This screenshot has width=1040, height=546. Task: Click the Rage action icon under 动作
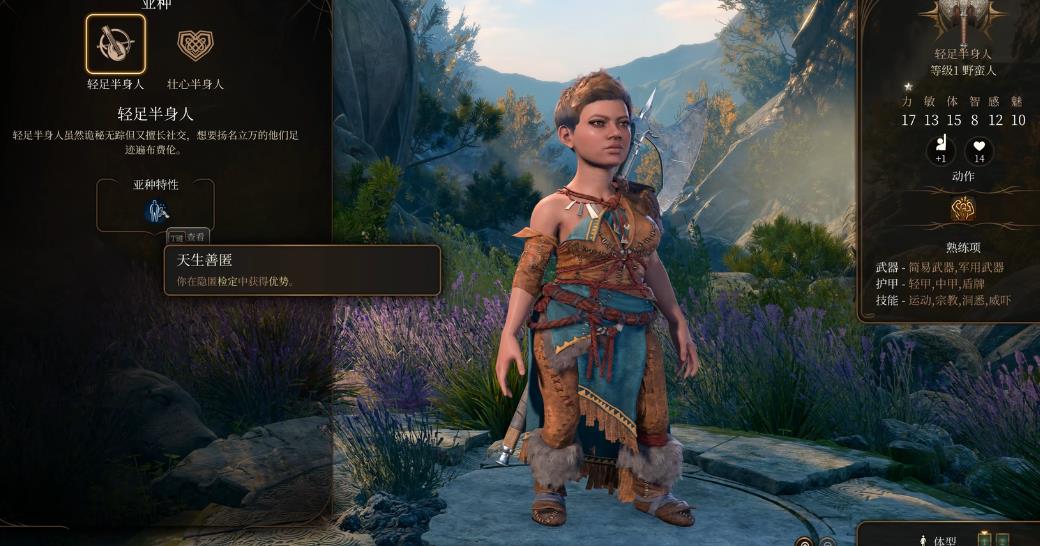click(x=962, y=208)
